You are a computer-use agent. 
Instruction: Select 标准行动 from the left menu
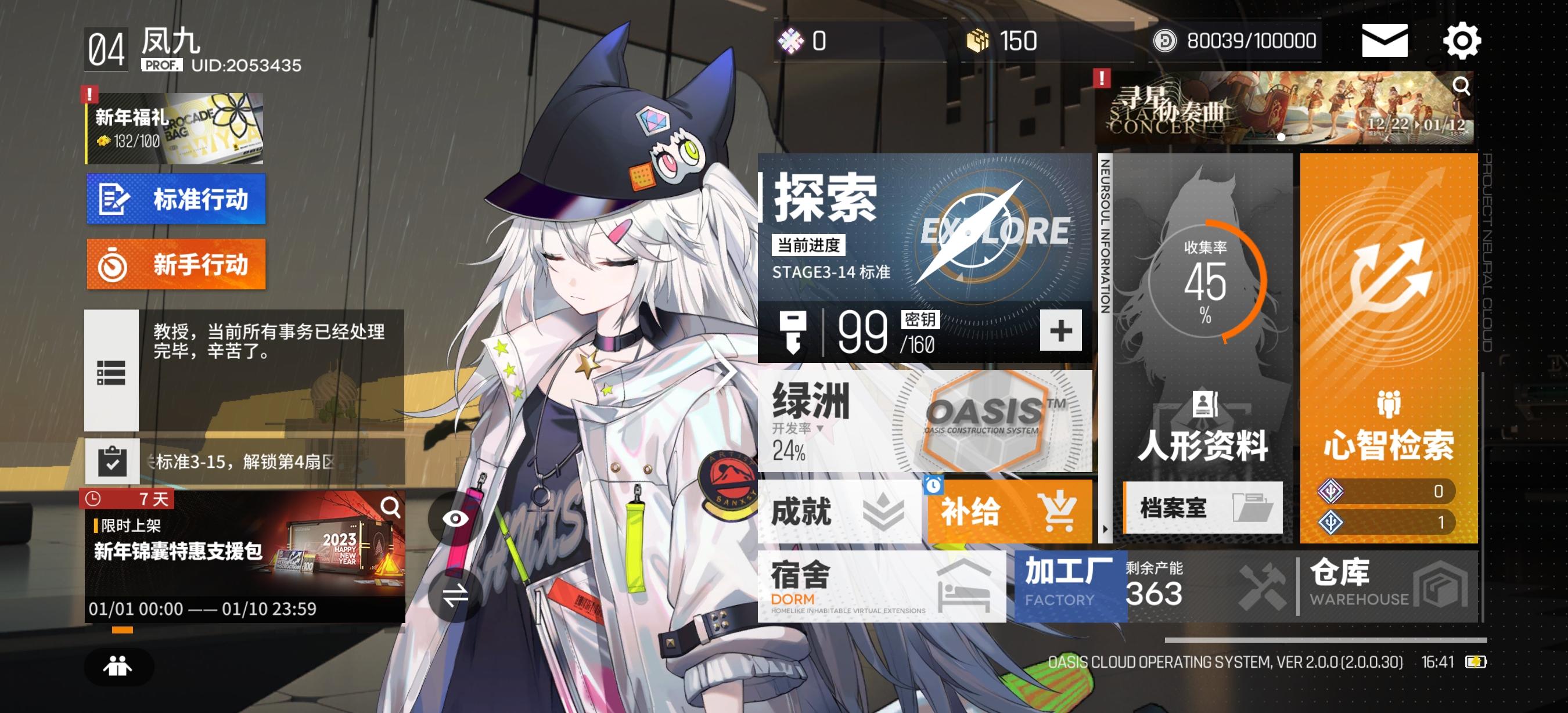(176, 199)
